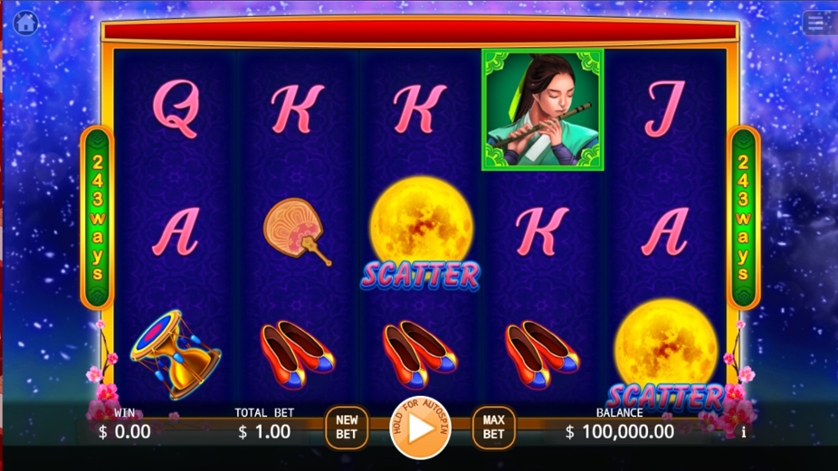Screen dimensions: 838x471
Task: Select the MAX BET button
Action: click(493, 428)
